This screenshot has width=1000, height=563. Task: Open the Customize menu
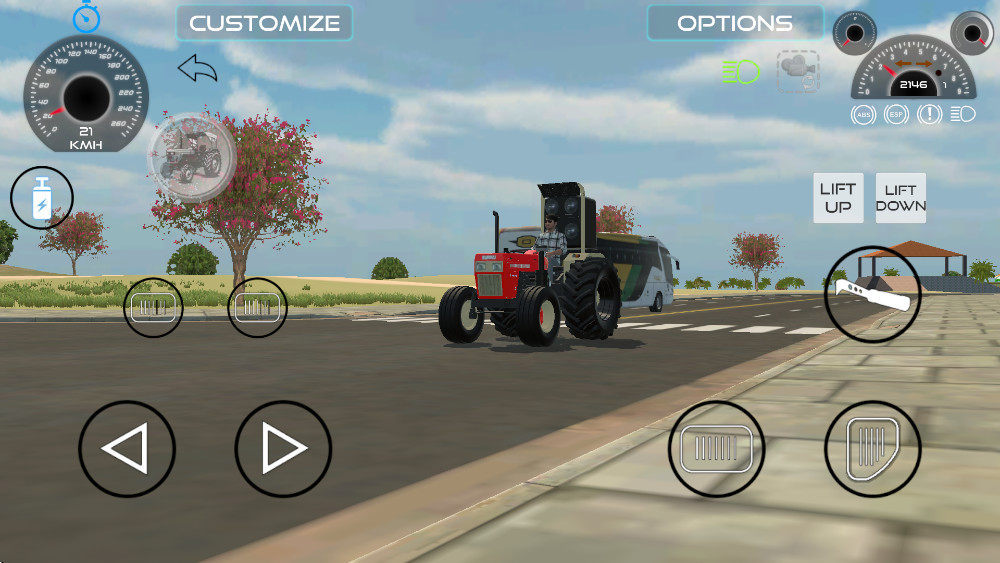(x=264, y=23)
